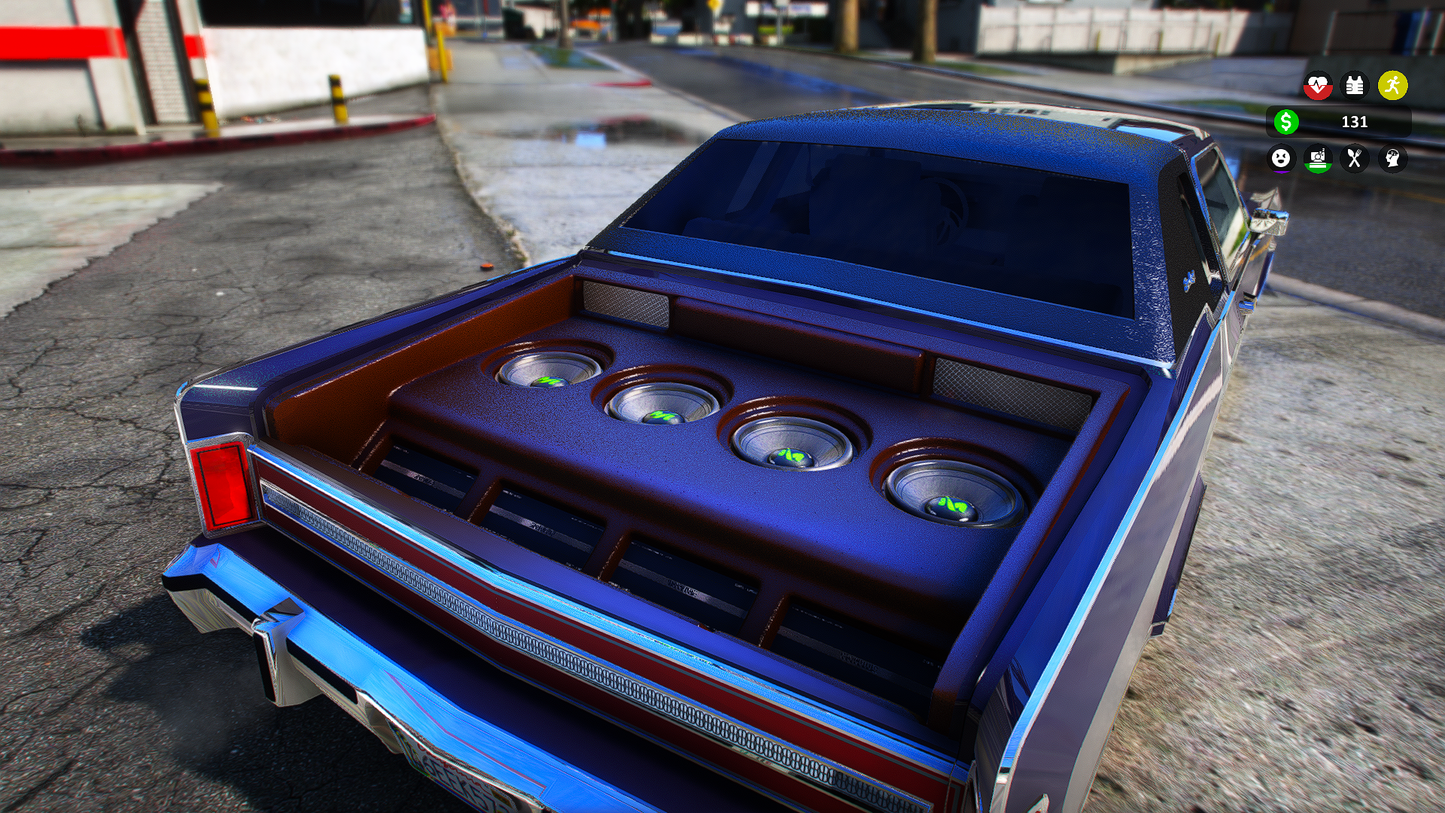This screenshot has height=813, width=1445.
Task: Select the armor vest status icon
Action: click(x=1356, y=86)
